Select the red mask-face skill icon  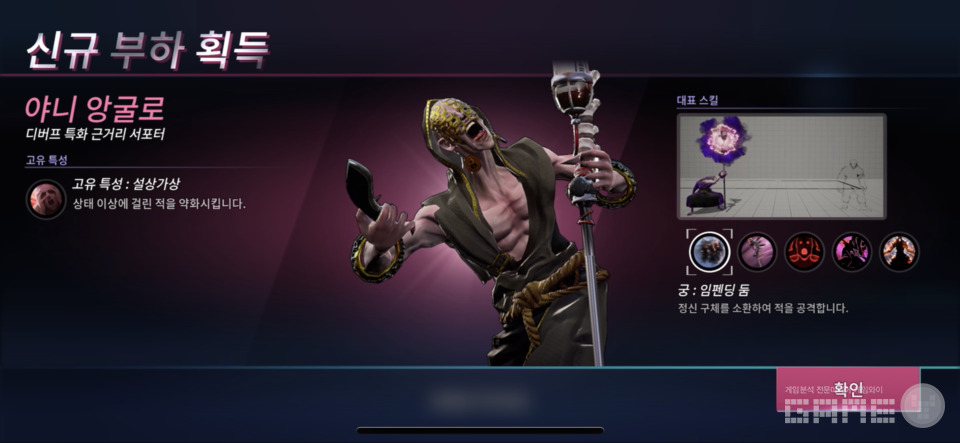coord(804,251)
